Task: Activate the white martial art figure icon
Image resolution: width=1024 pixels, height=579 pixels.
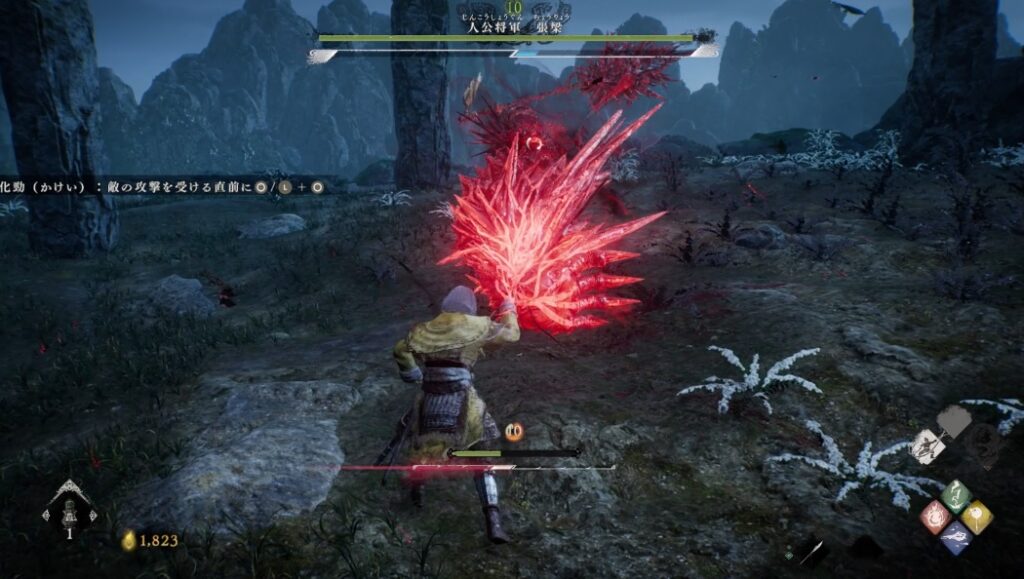Action: (x=927, y=445)
